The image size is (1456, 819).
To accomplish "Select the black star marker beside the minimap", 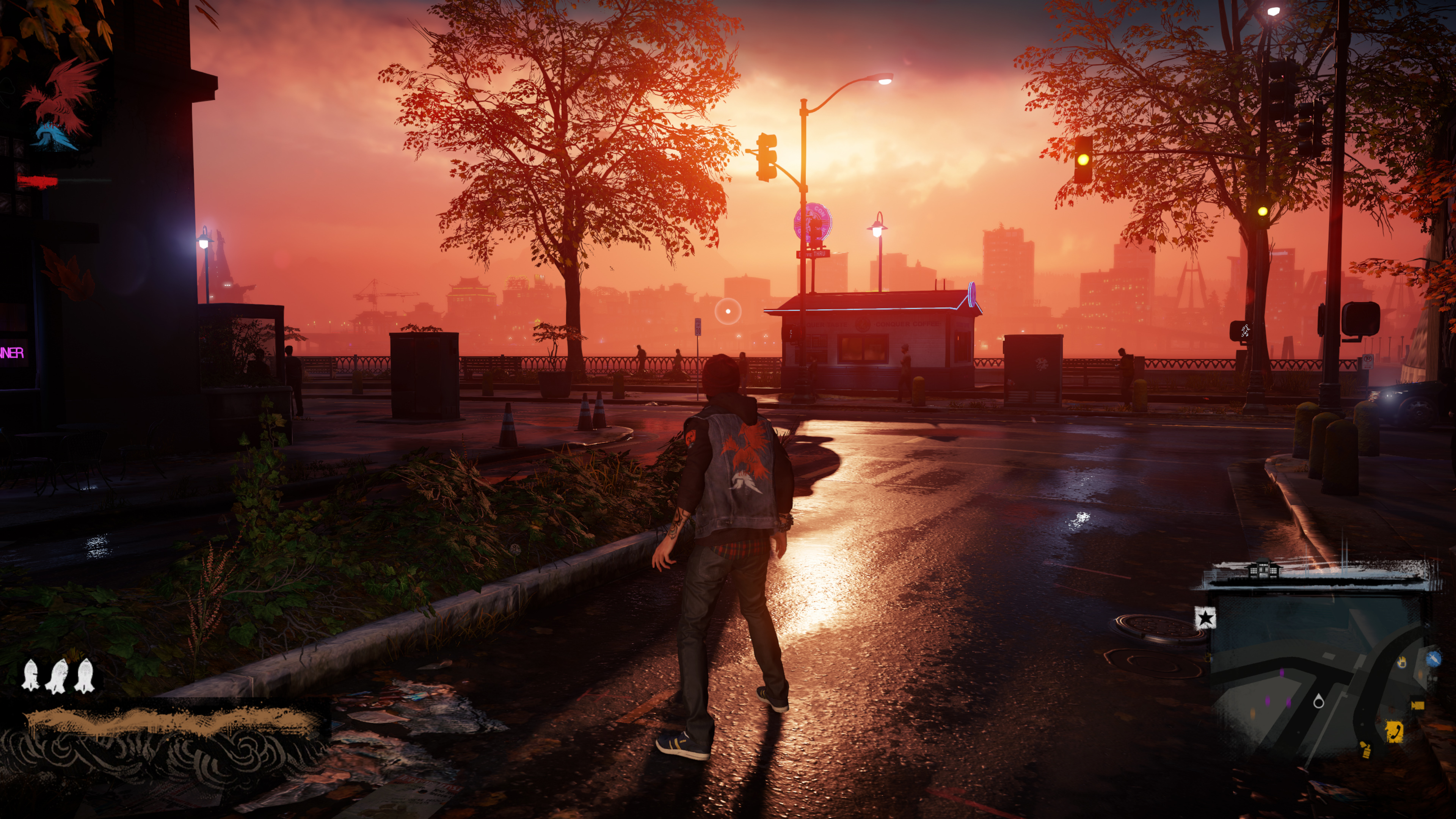I will (x=1205, y=618).
